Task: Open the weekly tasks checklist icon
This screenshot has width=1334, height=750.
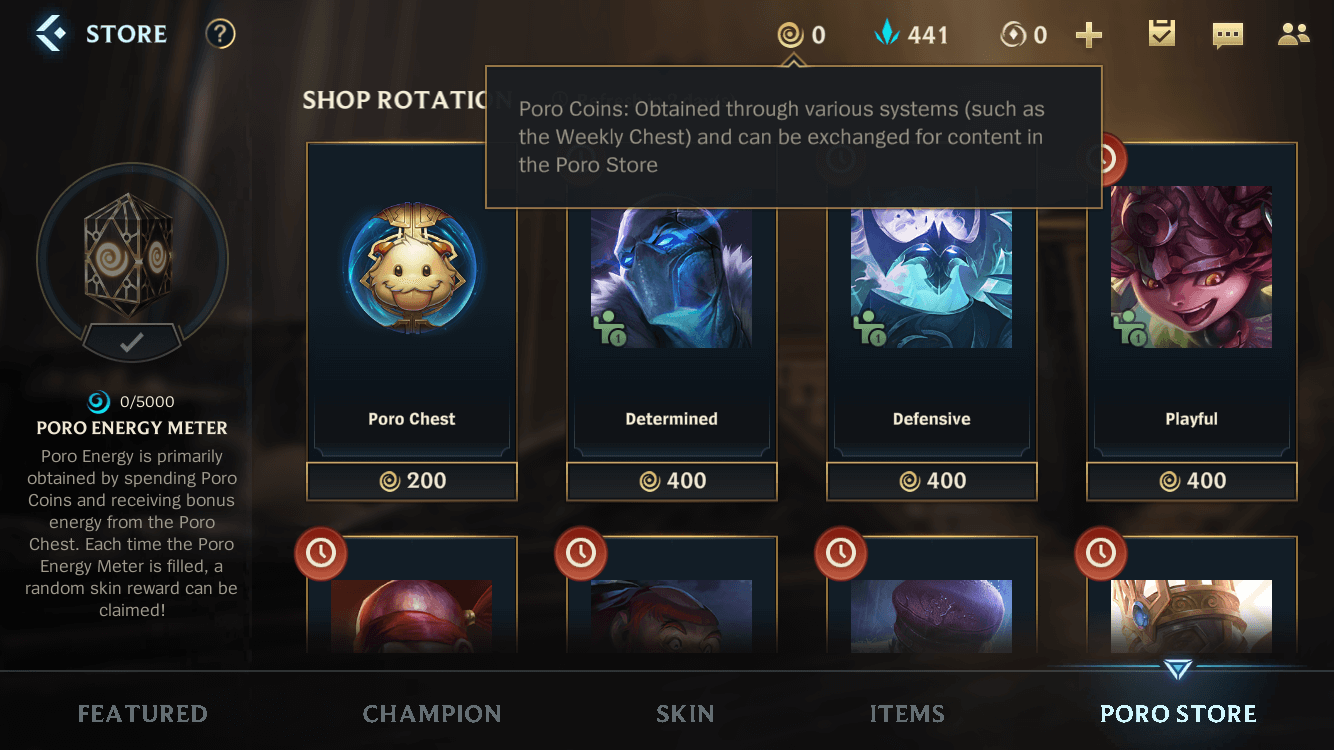Action: [x=1161, y=33]
